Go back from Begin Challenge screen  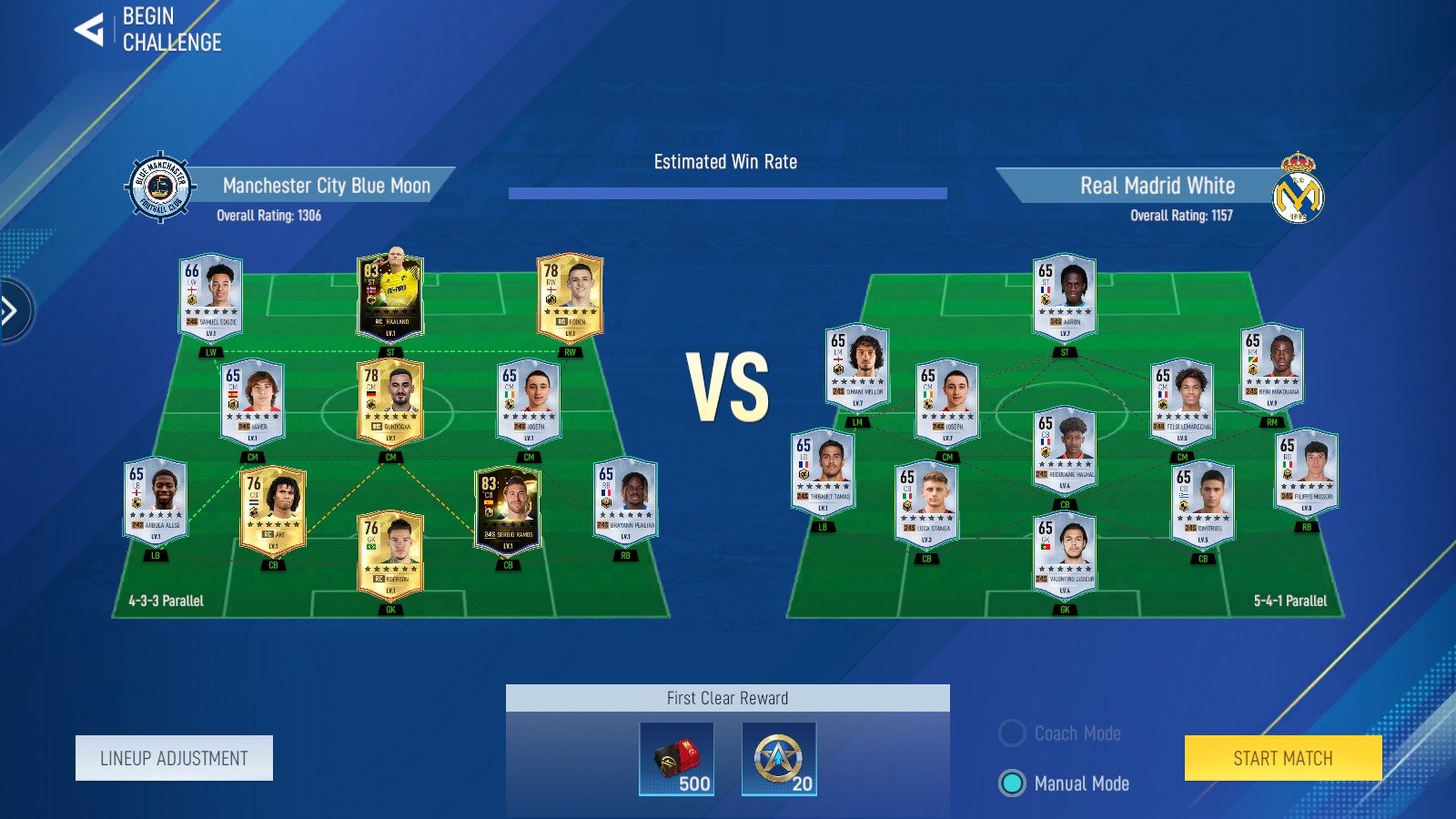click(89, 30)
